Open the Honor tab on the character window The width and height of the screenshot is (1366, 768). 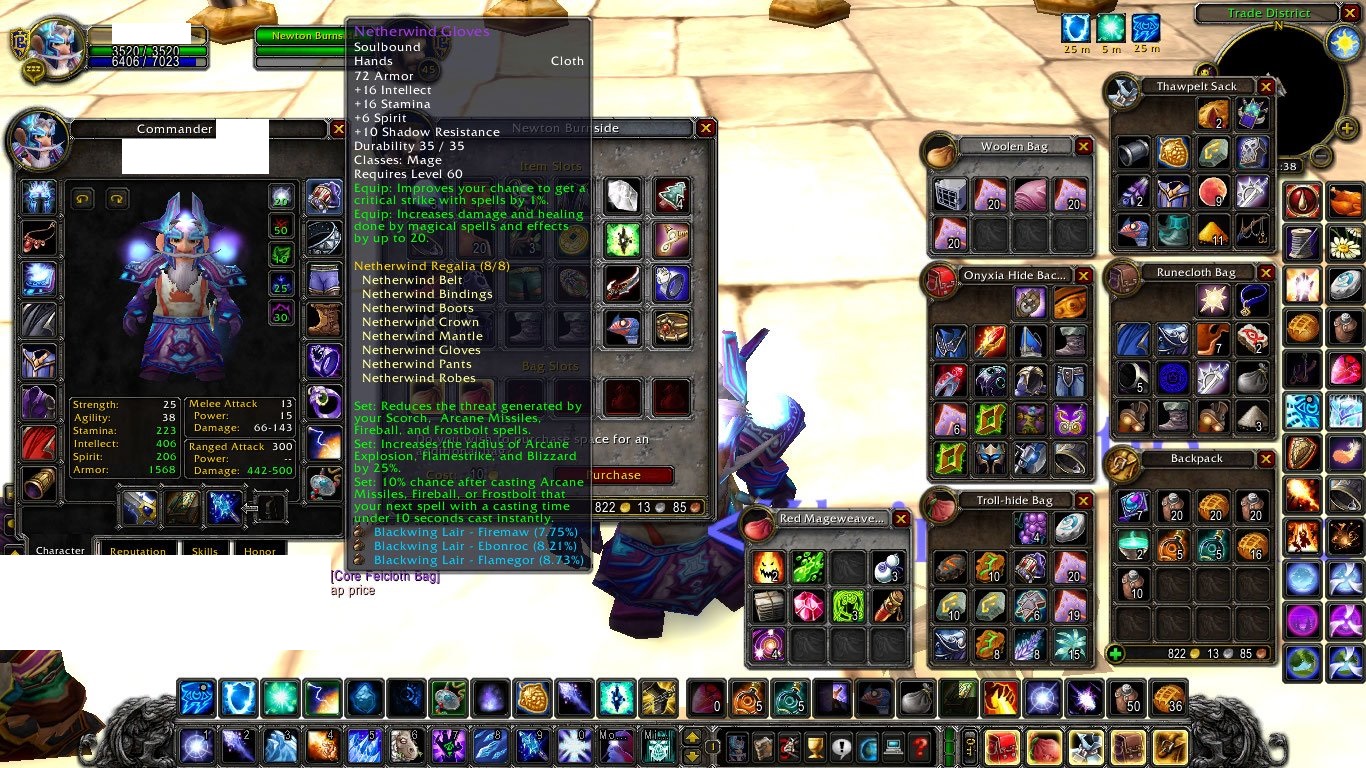tap(260, 551)
